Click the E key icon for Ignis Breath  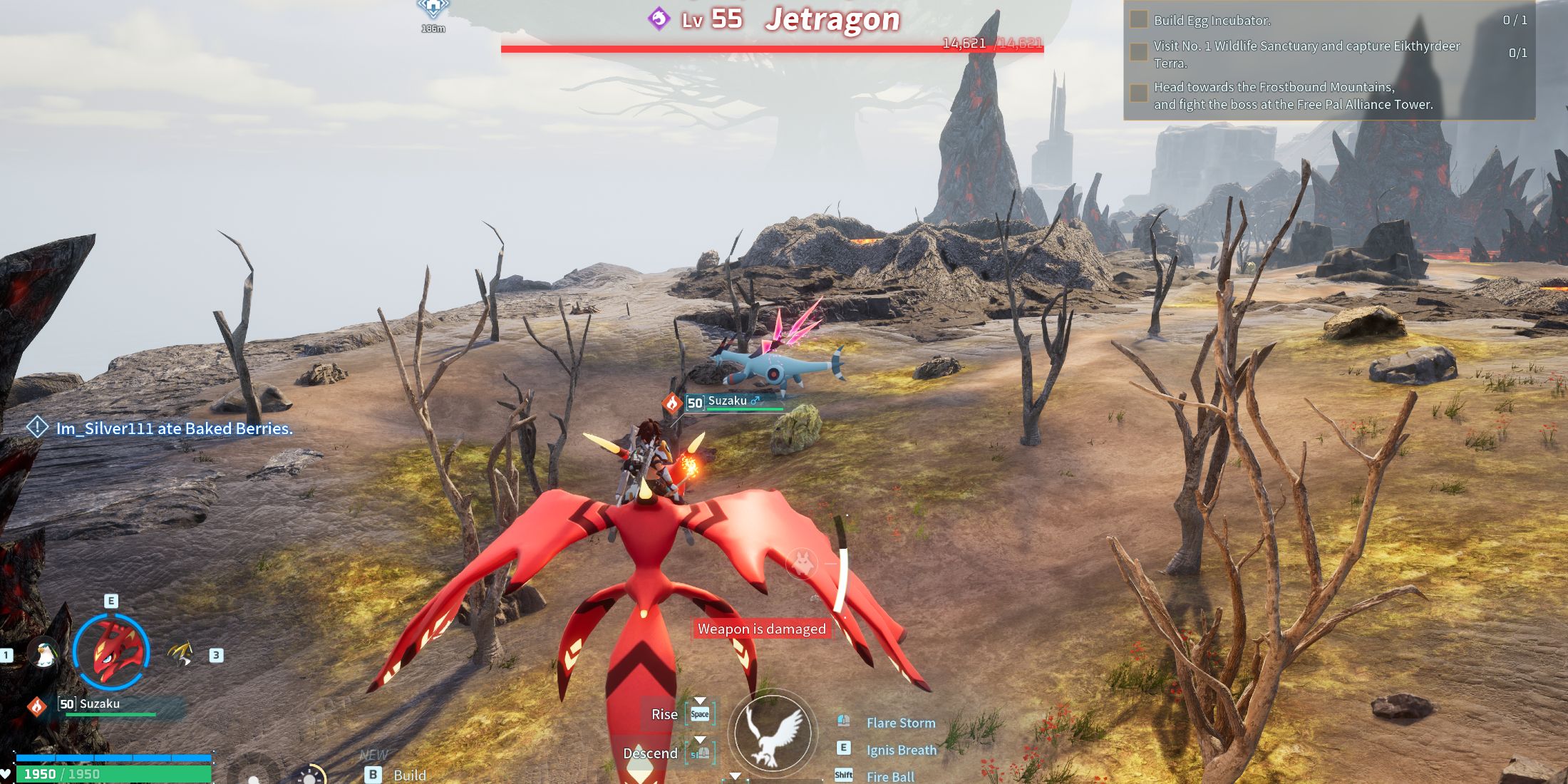coord(843,748)
